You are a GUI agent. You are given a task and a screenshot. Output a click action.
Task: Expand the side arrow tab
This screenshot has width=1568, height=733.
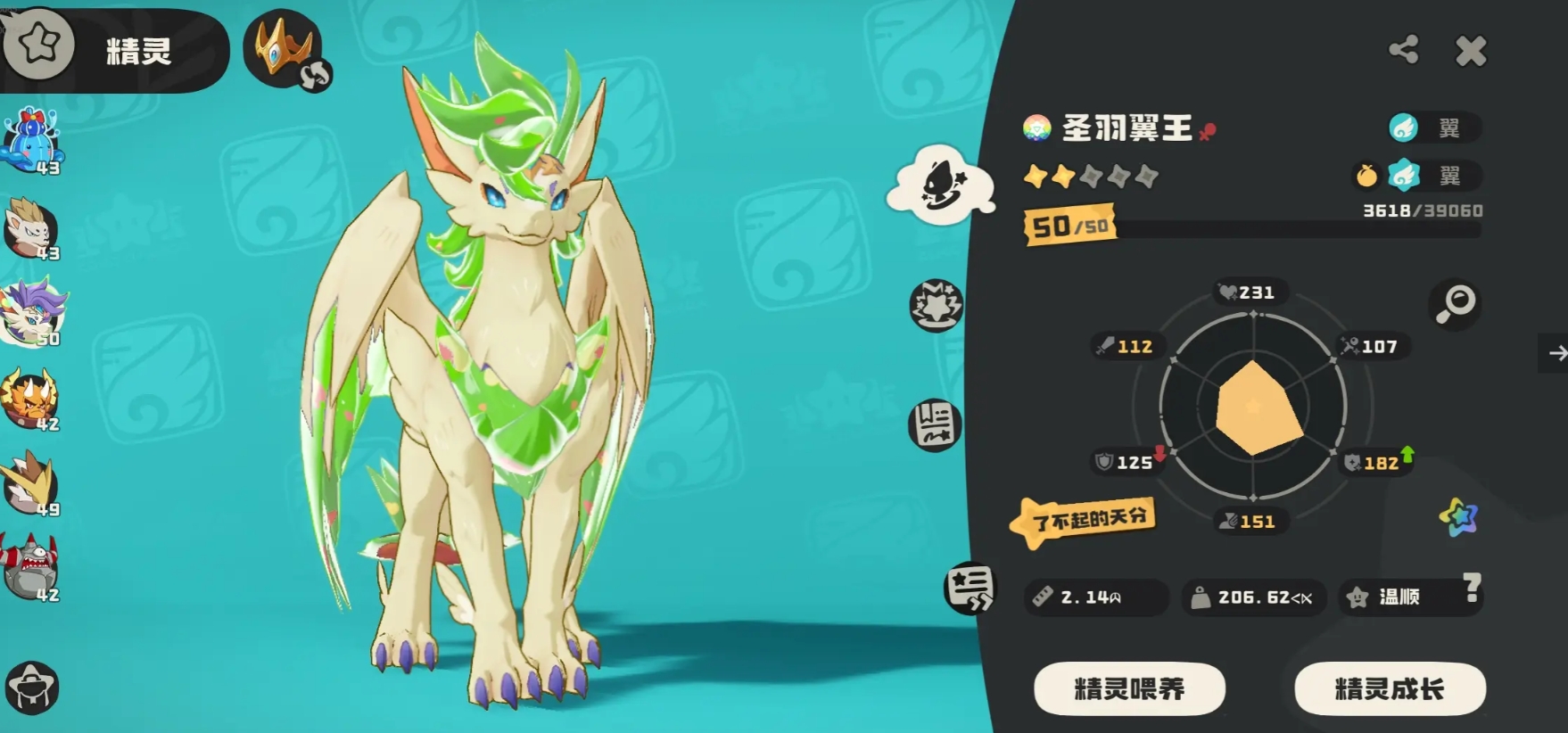1556,354
